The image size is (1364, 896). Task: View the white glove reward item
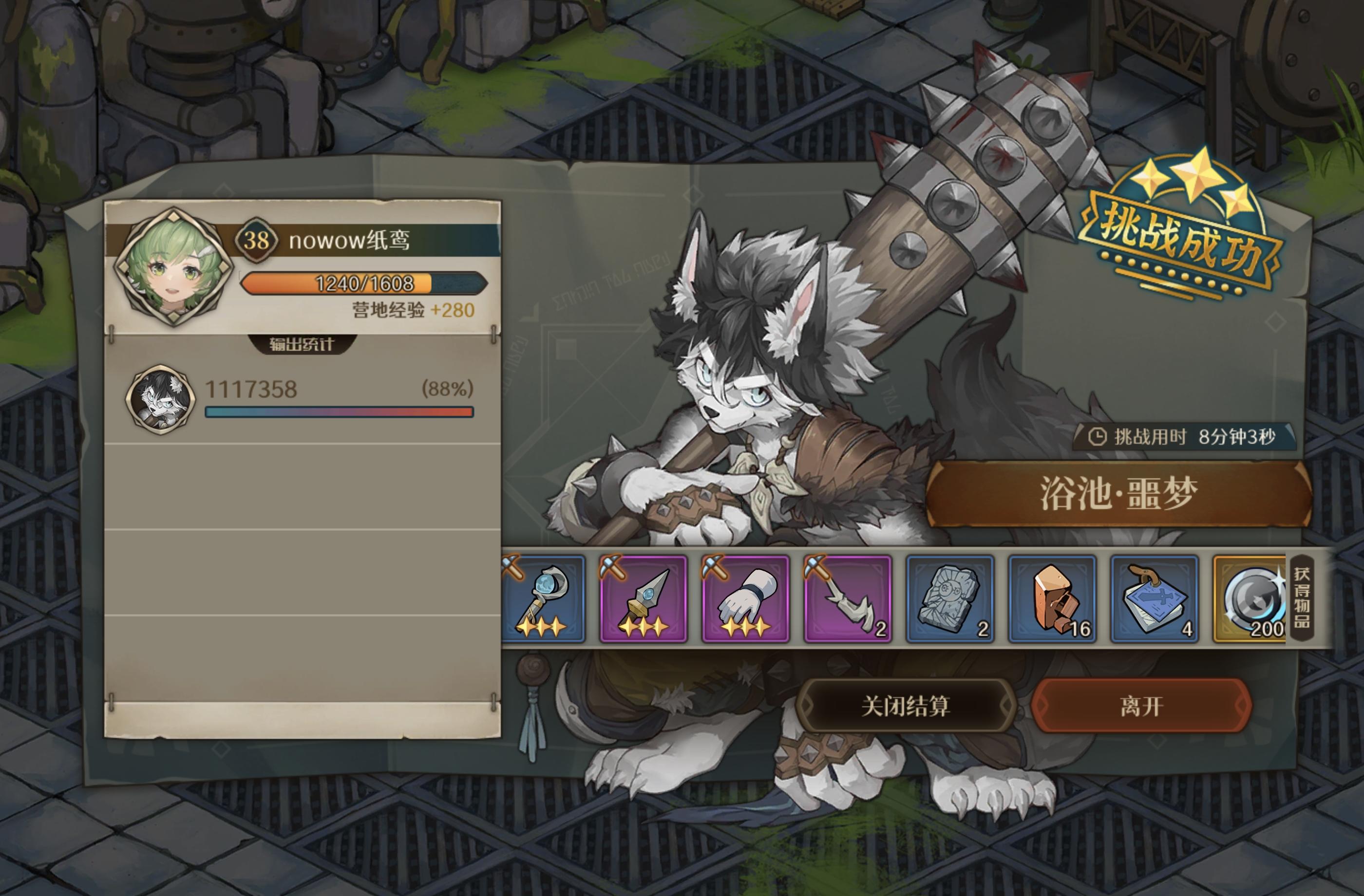[x=745, y=598]
